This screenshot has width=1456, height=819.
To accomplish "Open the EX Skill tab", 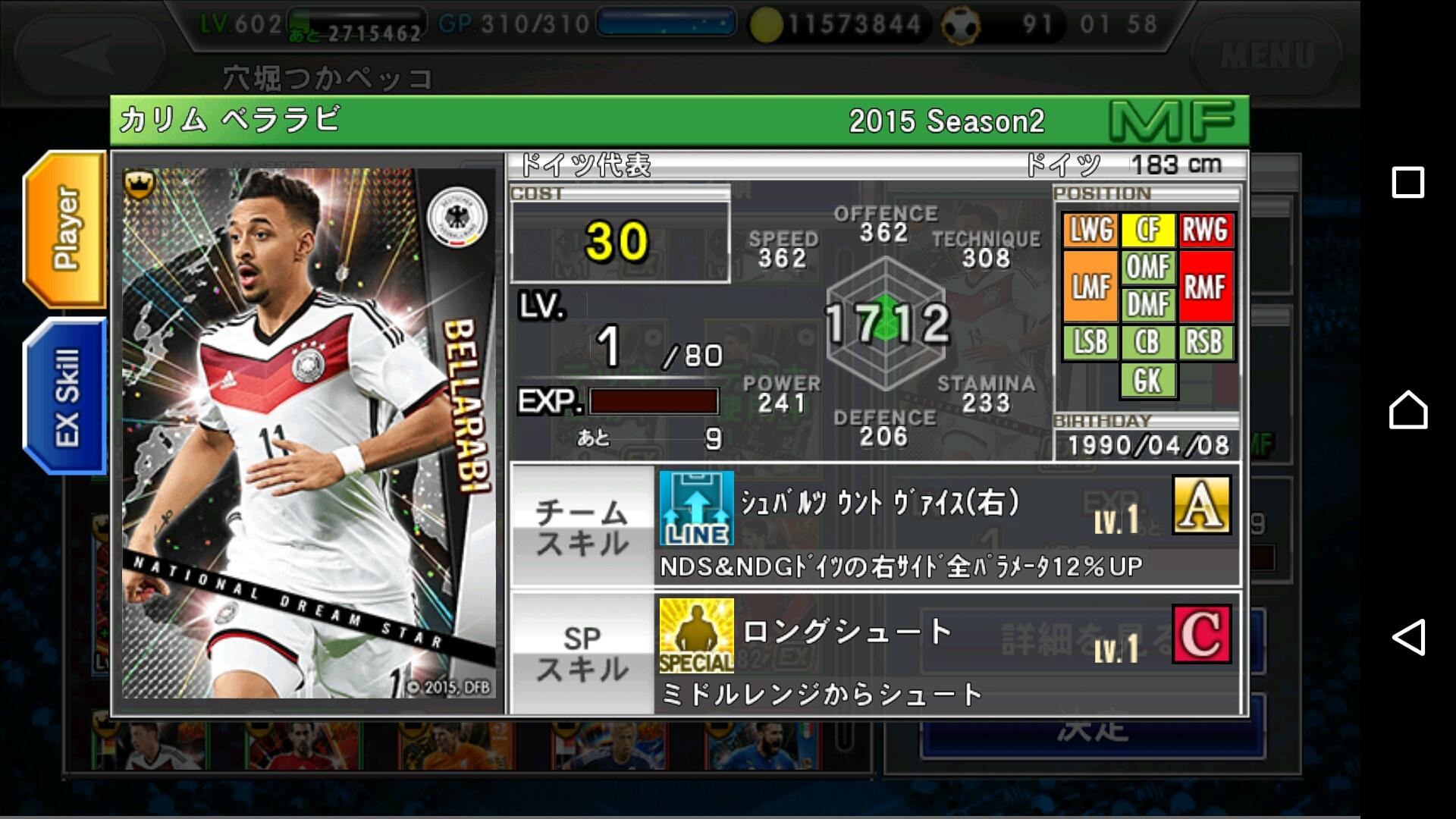I will (x=66, y=396).
